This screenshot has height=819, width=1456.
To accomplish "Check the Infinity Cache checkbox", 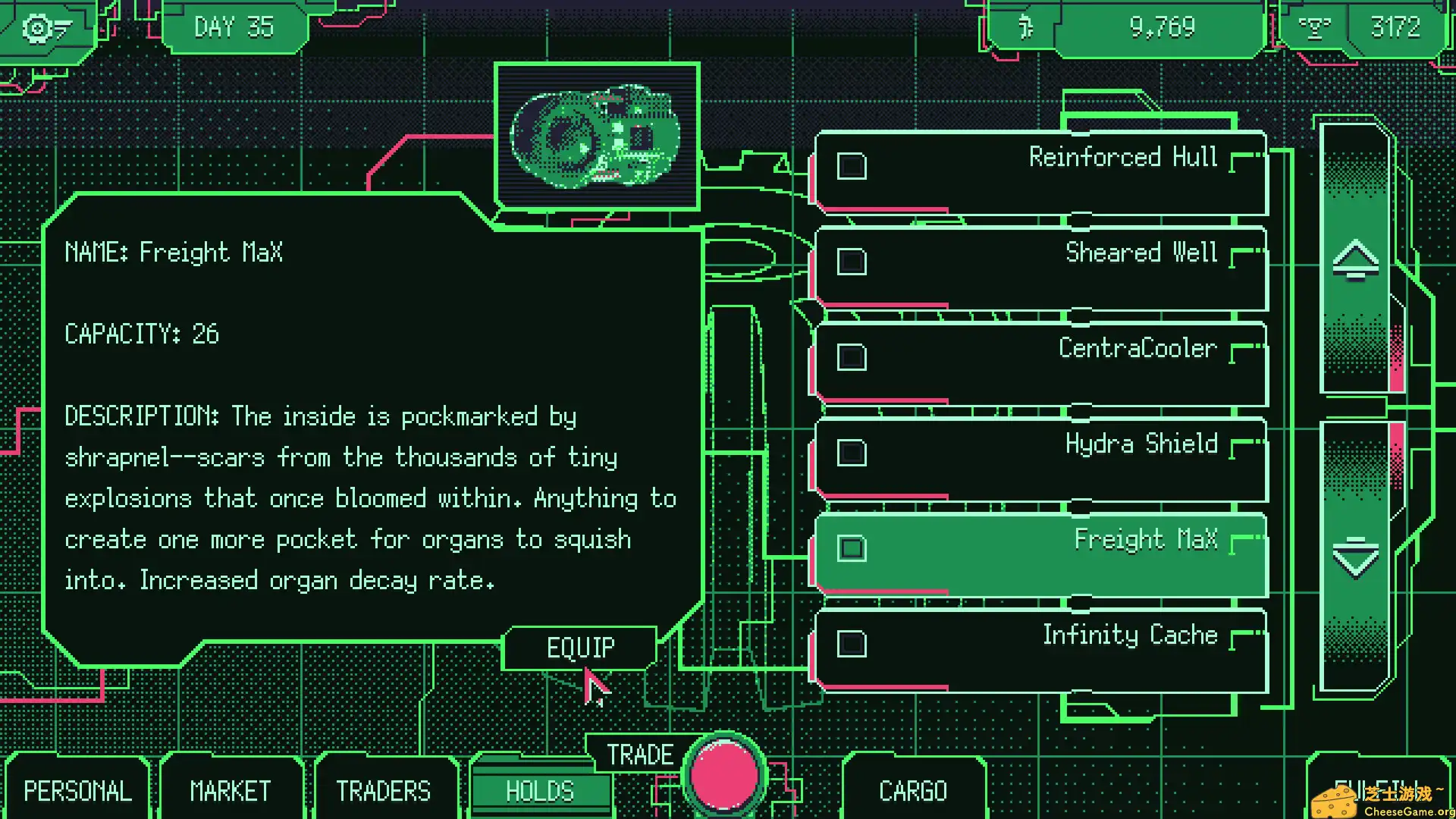I will (851, 644).
